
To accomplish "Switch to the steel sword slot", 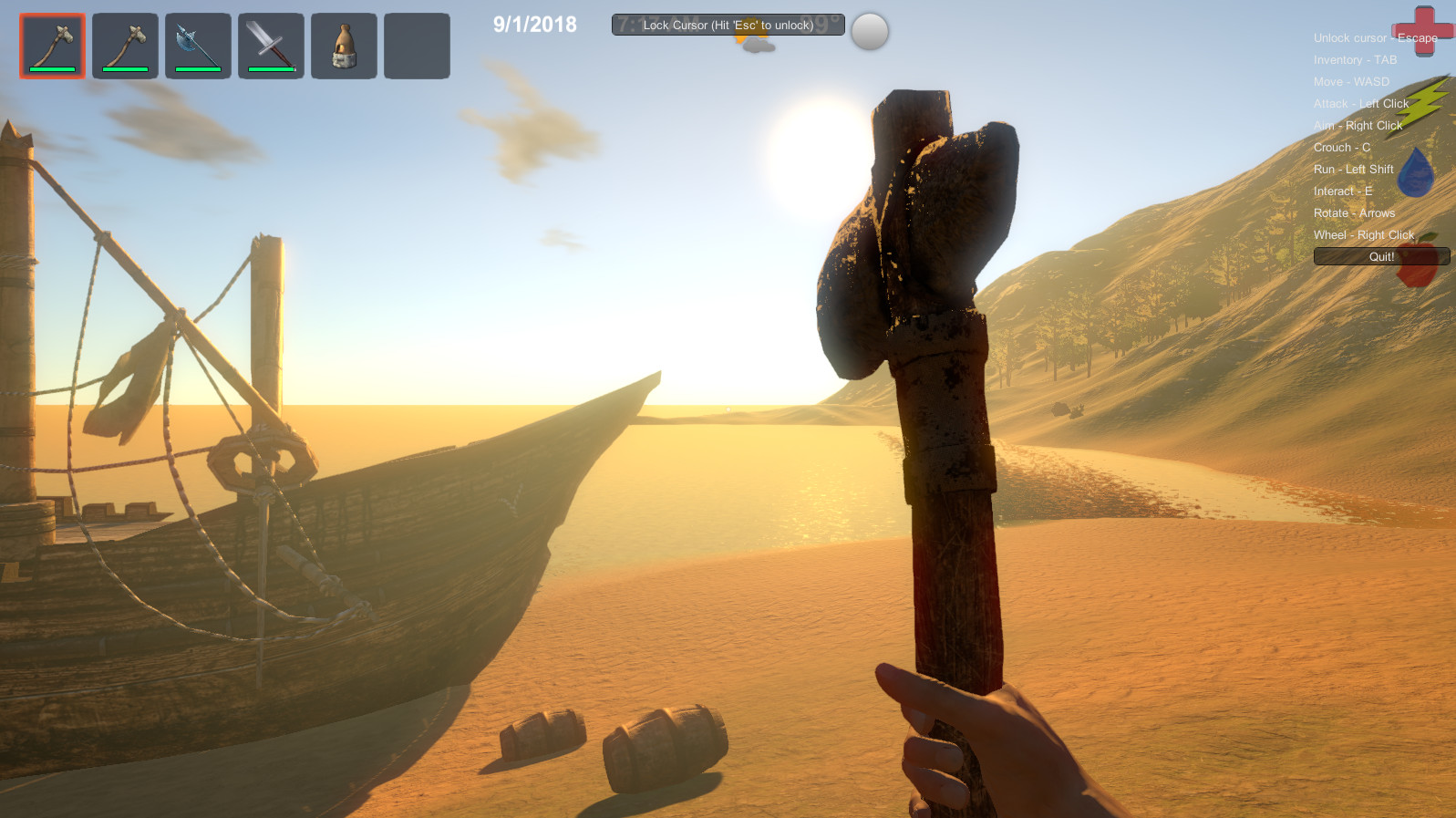I will point(271,46).
